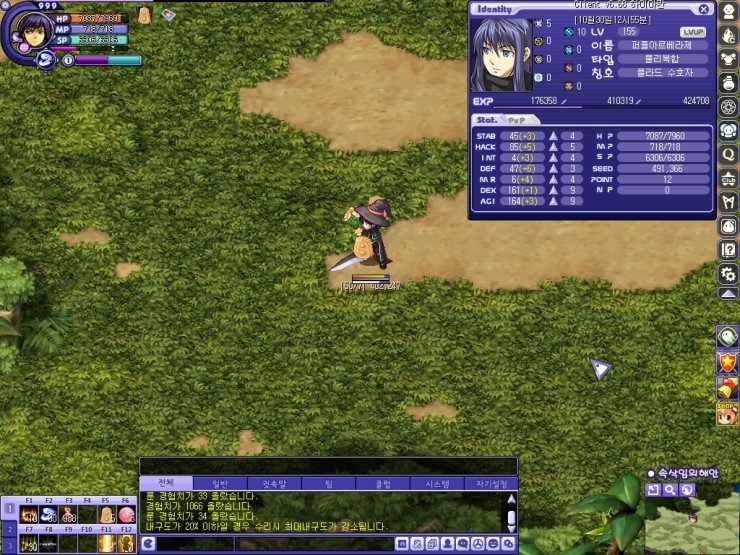Viewport: 740px width, 555px height.
Task: Open the 자기설정 chat tab
Action: coord(491,483)
